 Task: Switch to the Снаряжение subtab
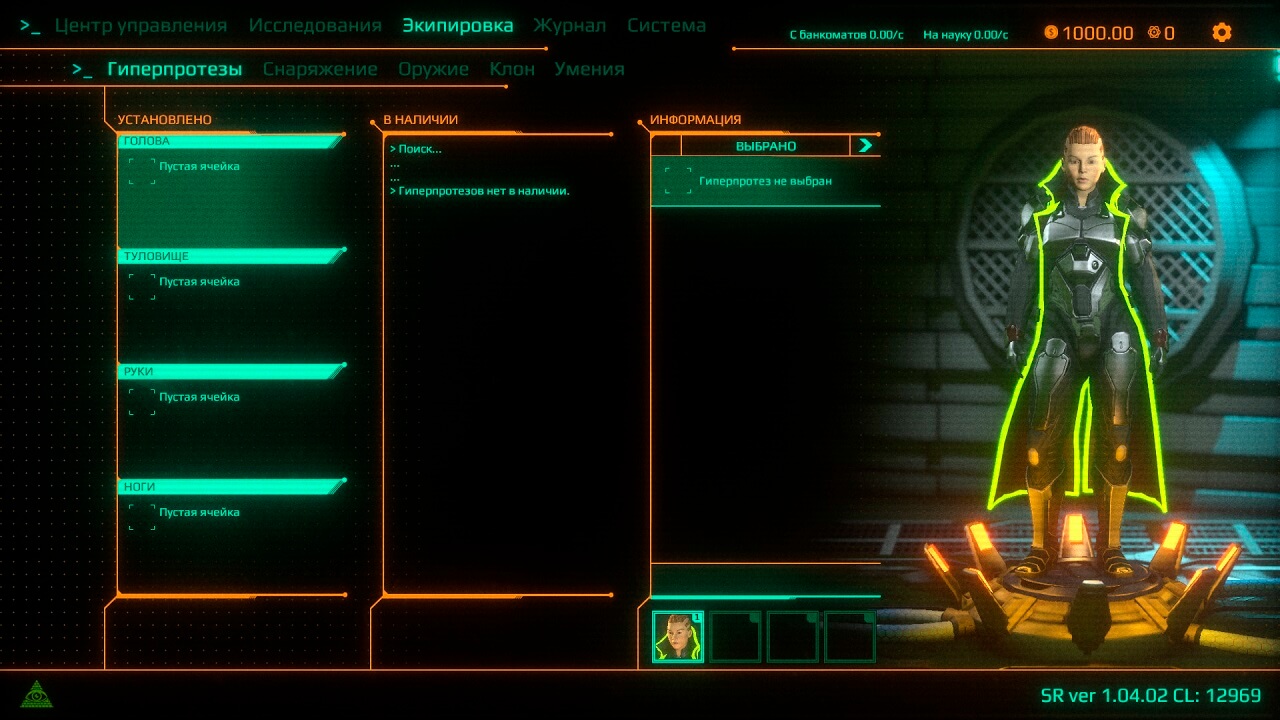click(320, 69)
